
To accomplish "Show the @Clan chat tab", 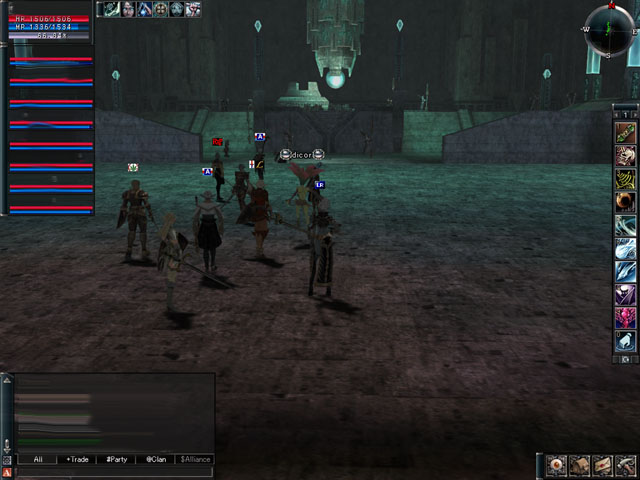I will [x=155, y=459].
